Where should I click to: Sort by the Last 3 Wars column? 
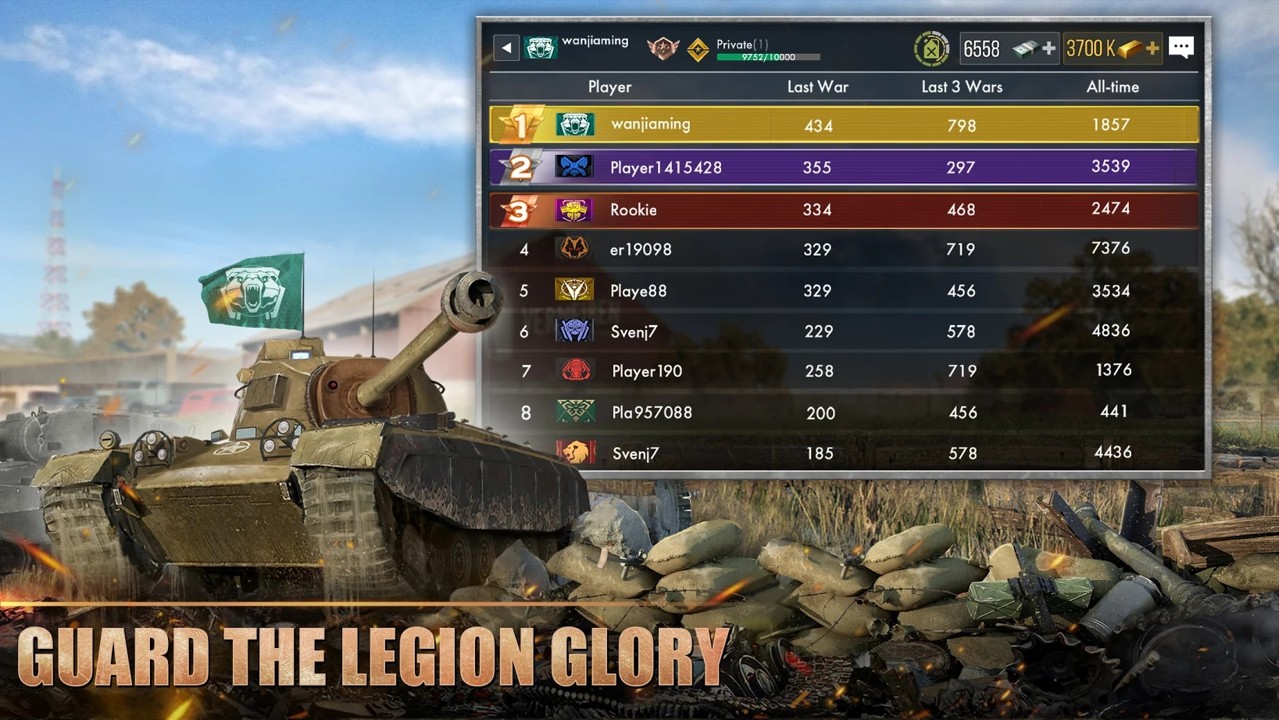pos(961,87)
